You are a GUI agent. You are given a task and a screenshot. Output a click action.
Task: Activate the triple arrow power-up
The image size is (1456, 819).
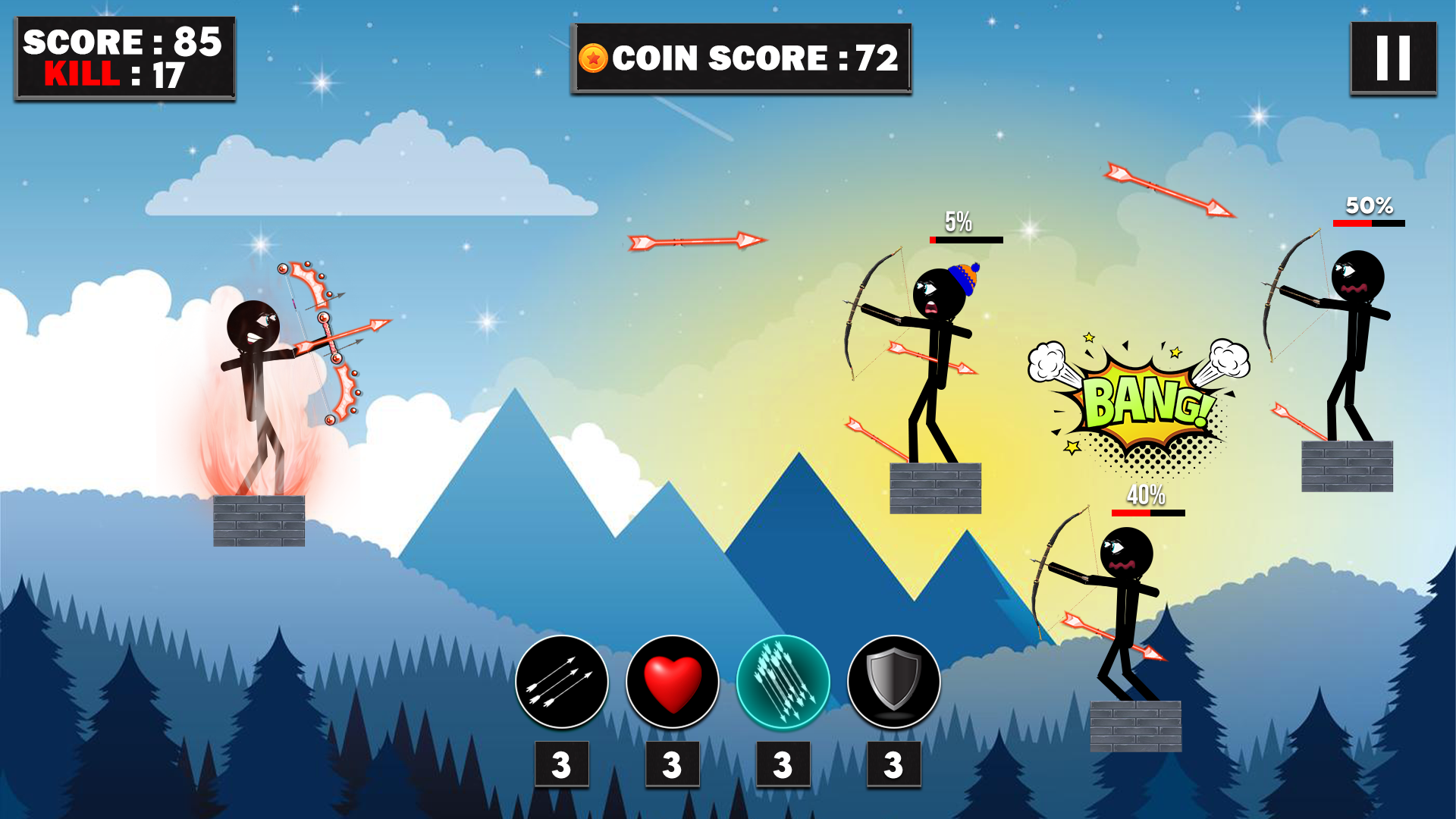(x=561, y=682)
